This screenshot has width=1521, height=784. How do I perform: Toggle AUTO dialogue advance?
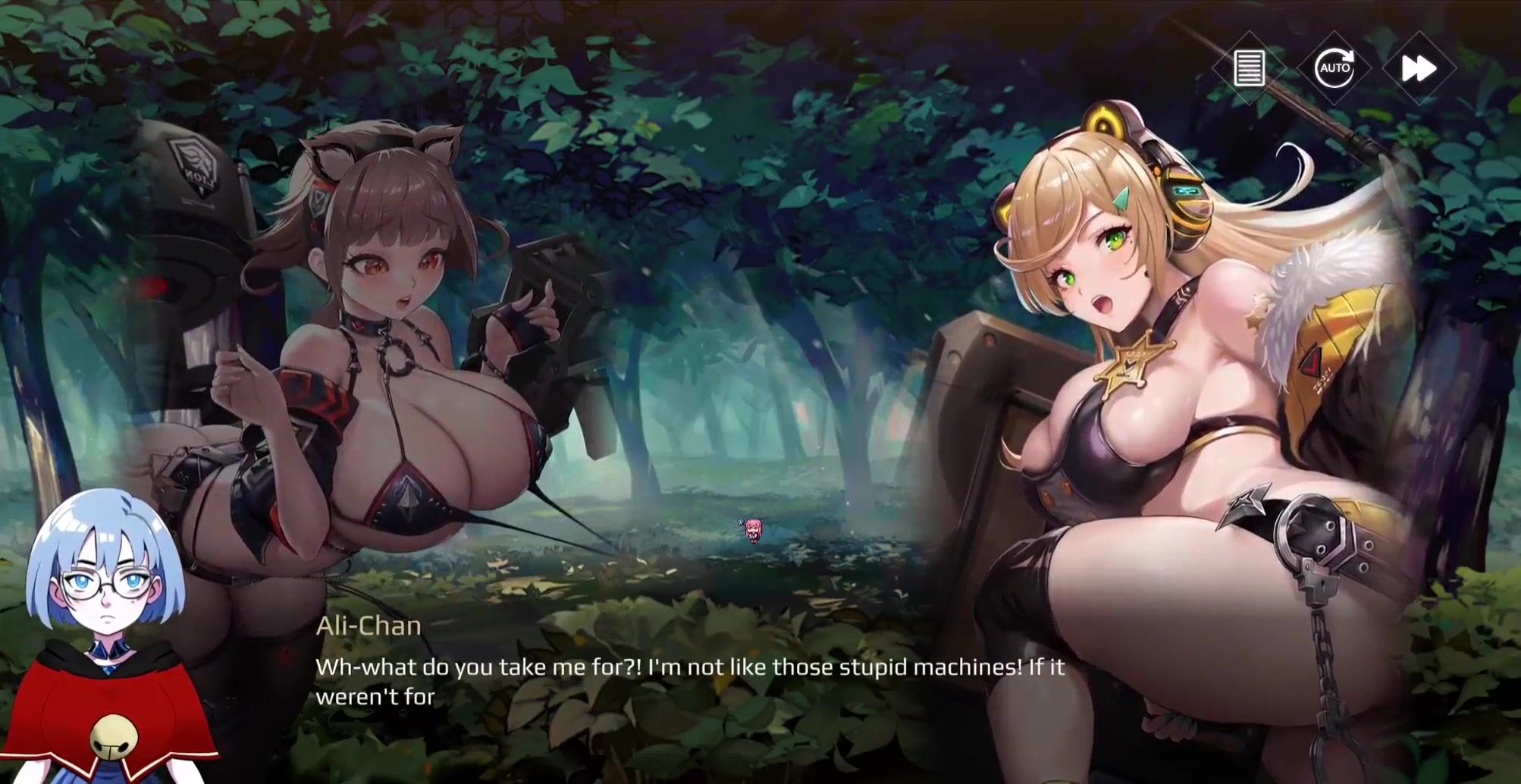[x=1334, y=69]
